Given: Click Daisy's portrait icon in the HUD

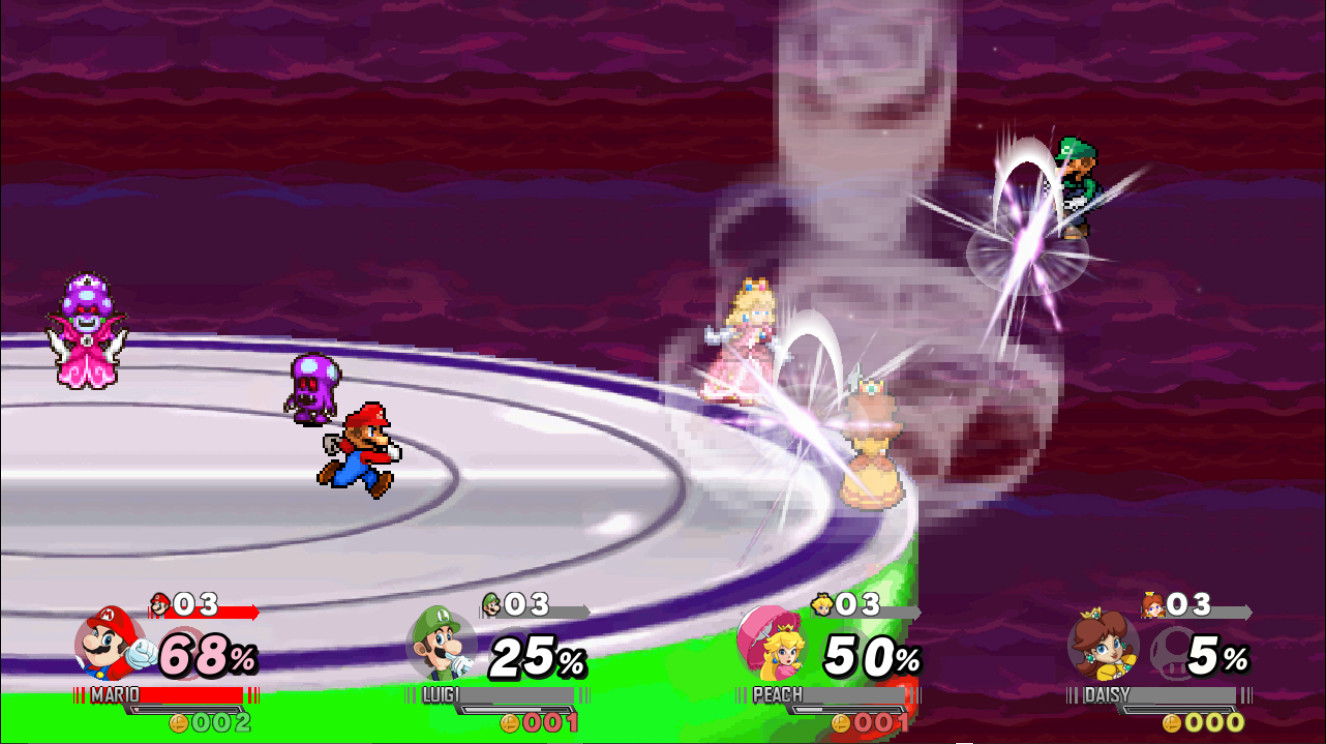Looking at the screenshot, I should pyautogui.click(x=1102, y=651).
